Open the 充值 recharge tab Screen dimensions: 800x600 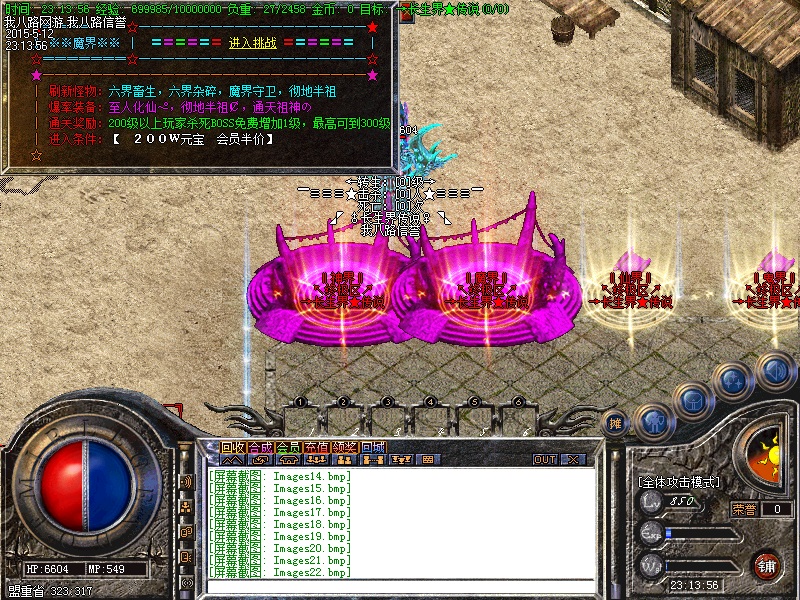[316, 447]
